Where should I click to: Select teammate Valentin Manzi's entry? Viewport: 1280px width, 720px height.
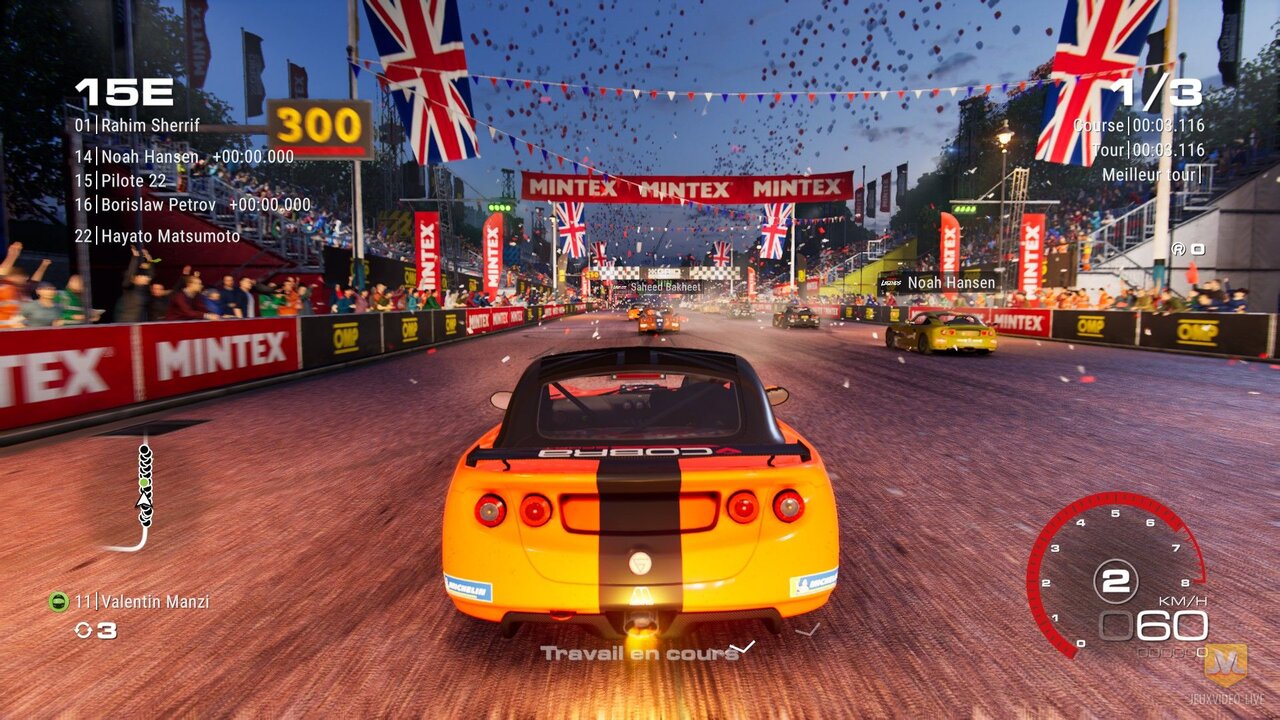(142, 602)
